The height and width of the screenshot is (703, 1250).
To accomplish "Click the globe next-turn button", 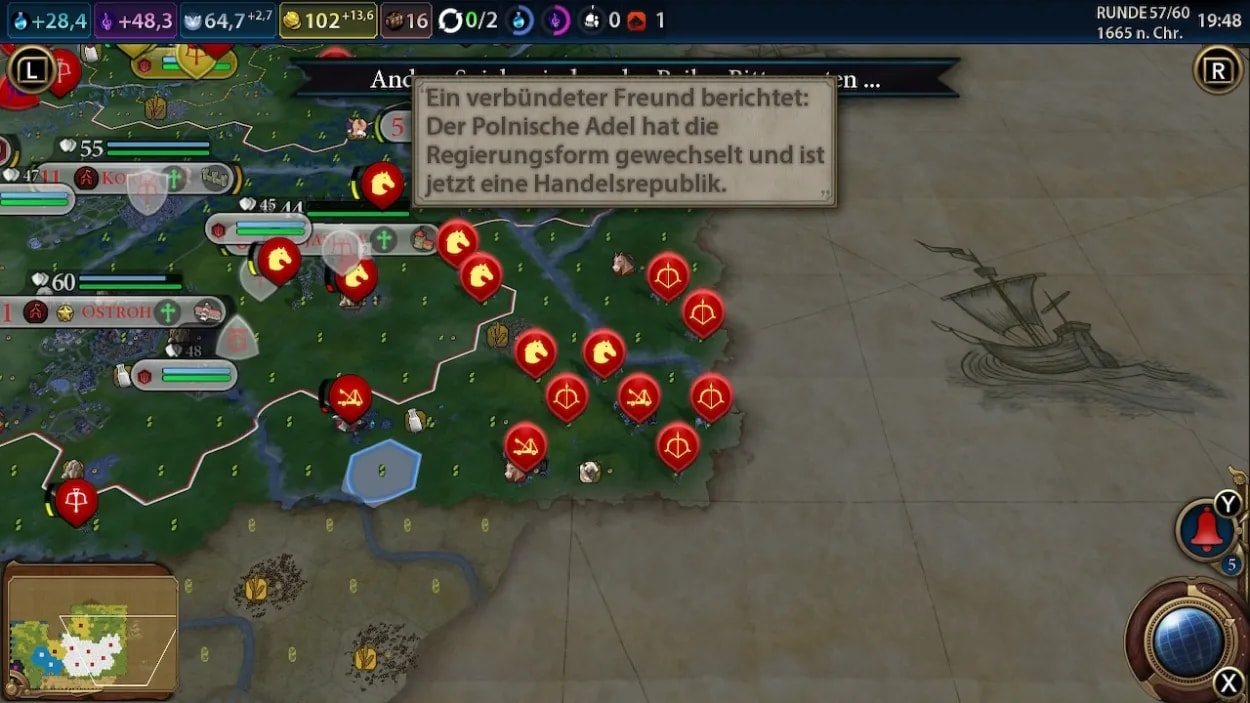I will [x=1189, y=641].
